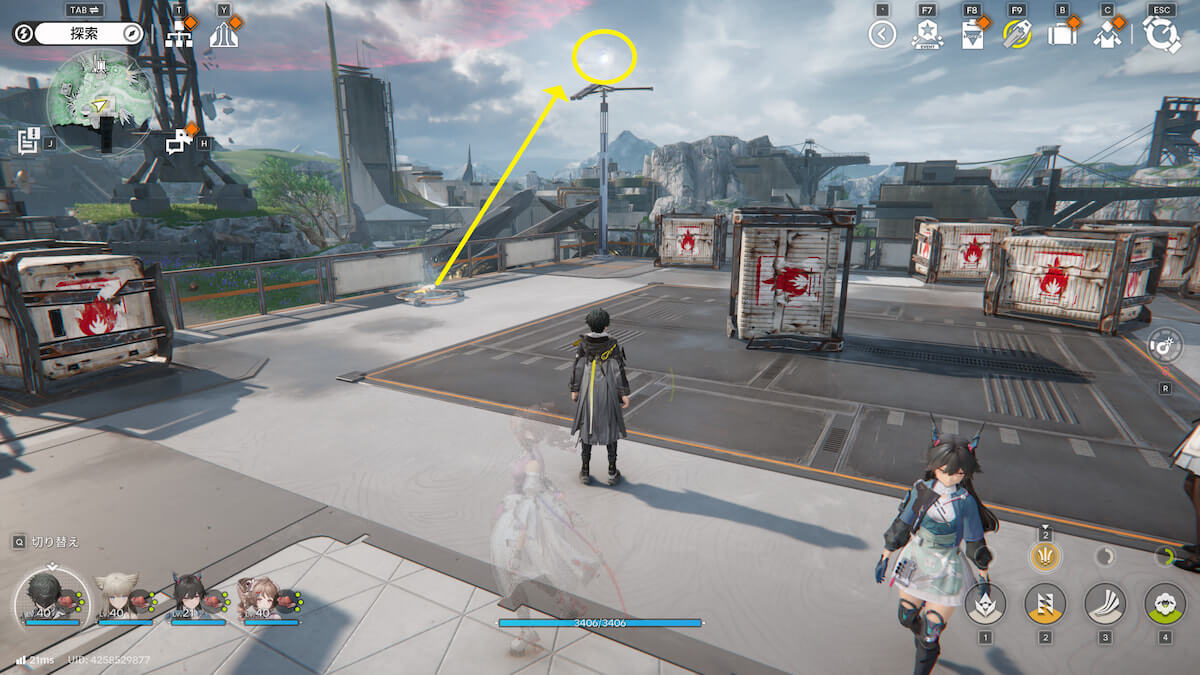The height and width of the screenshot is (675, 1200).
Task: Activate the sheep-face fourth skill
Action: coord(1165,603)
